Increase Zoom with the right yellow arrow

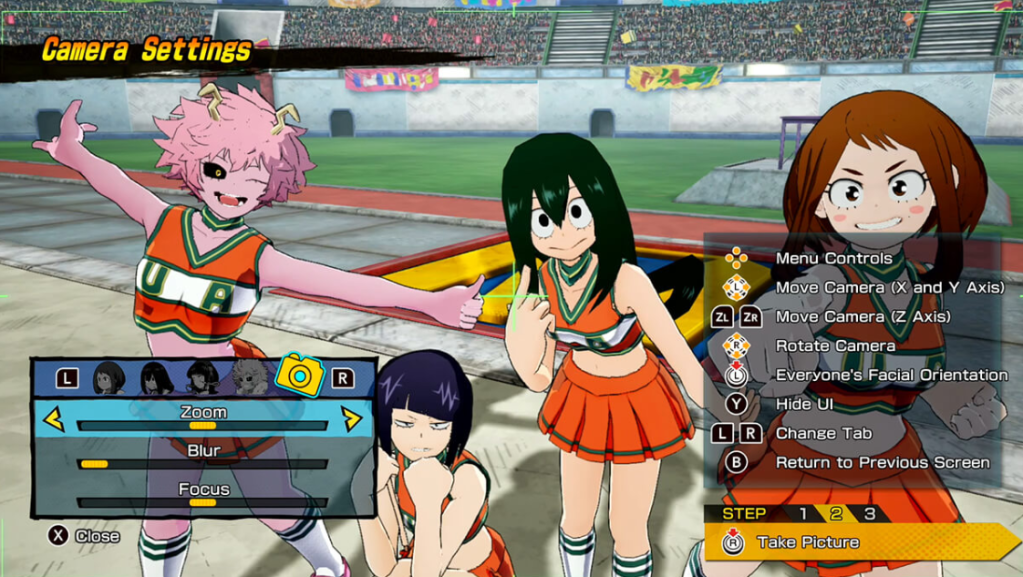coord(352,418)
